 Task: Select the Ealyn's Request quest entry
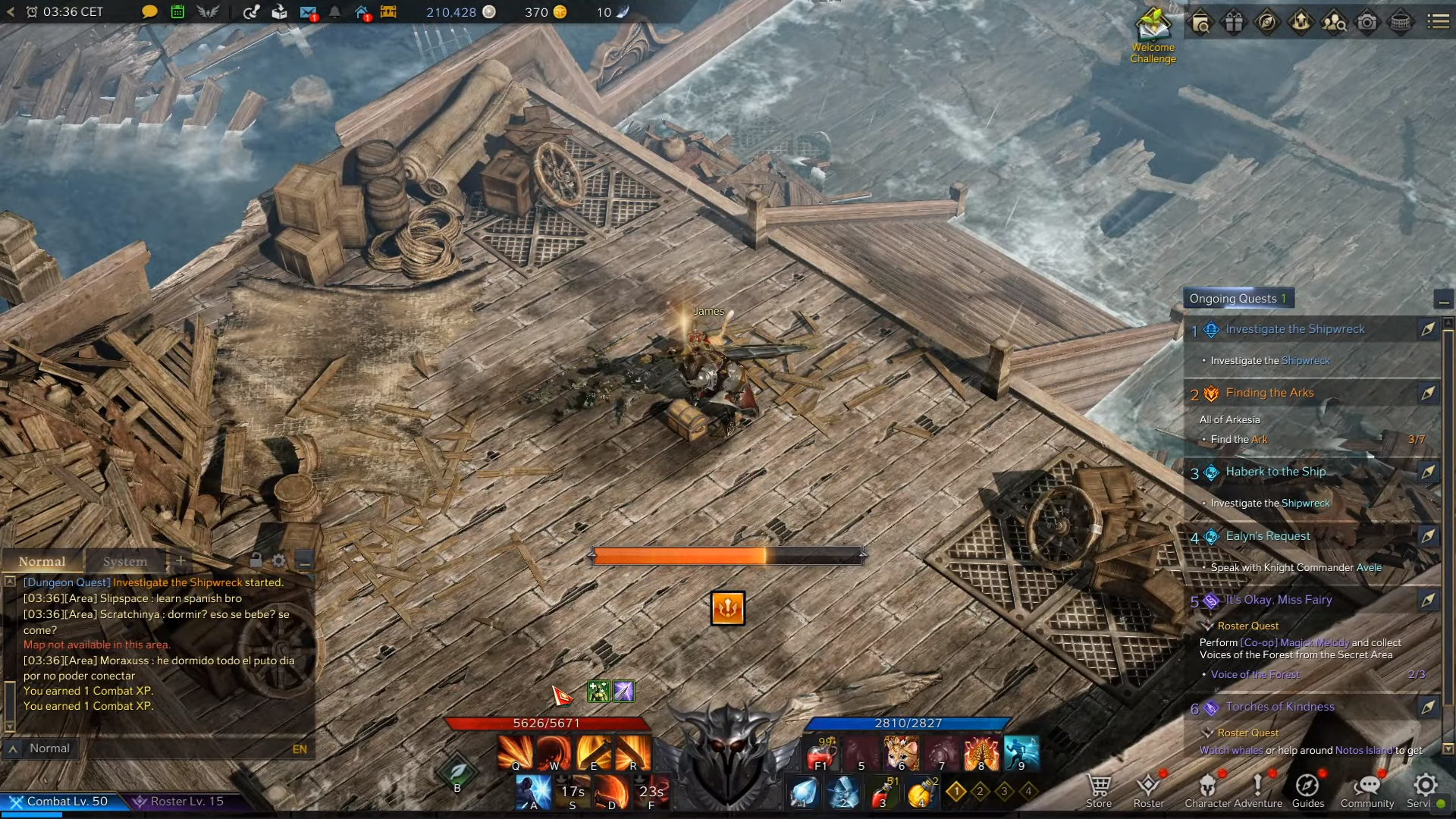coord(1268,536)
